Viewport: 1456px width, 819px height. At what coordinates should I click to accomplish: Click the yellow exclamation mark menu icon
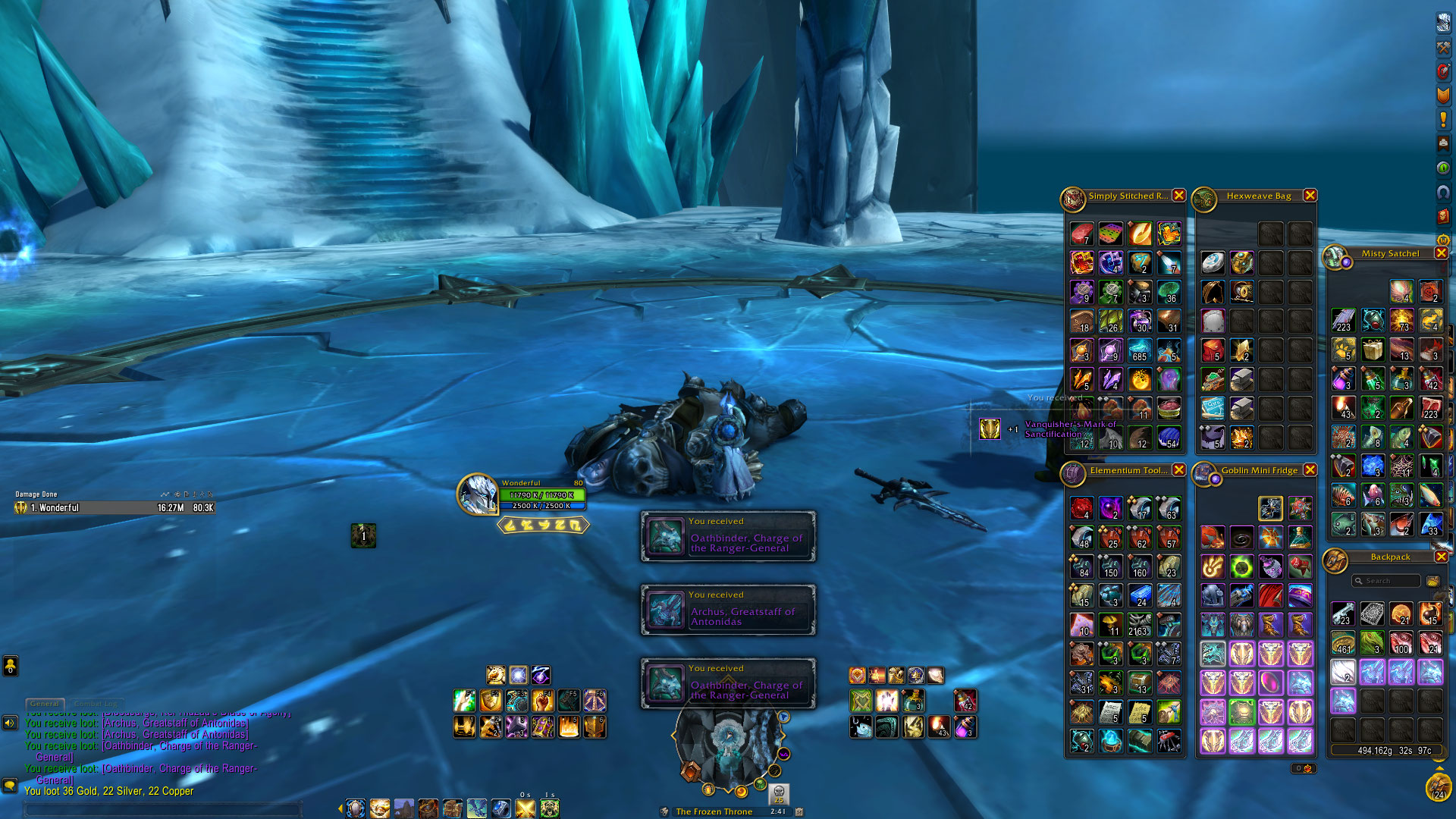1443,119
